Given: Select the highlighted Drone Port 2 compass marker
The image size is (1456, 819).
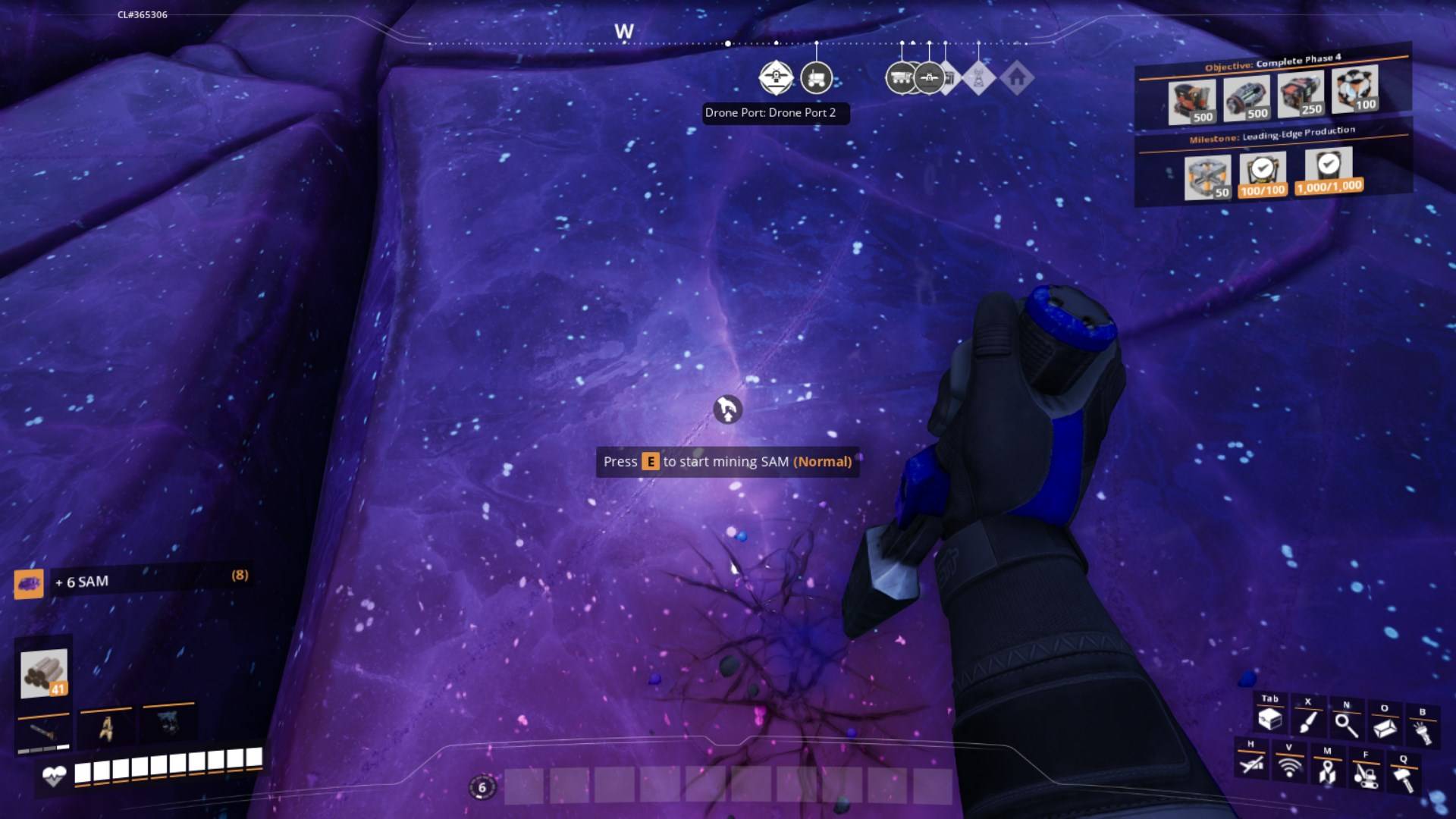Looking at the screenshot, I should [776, 77].
